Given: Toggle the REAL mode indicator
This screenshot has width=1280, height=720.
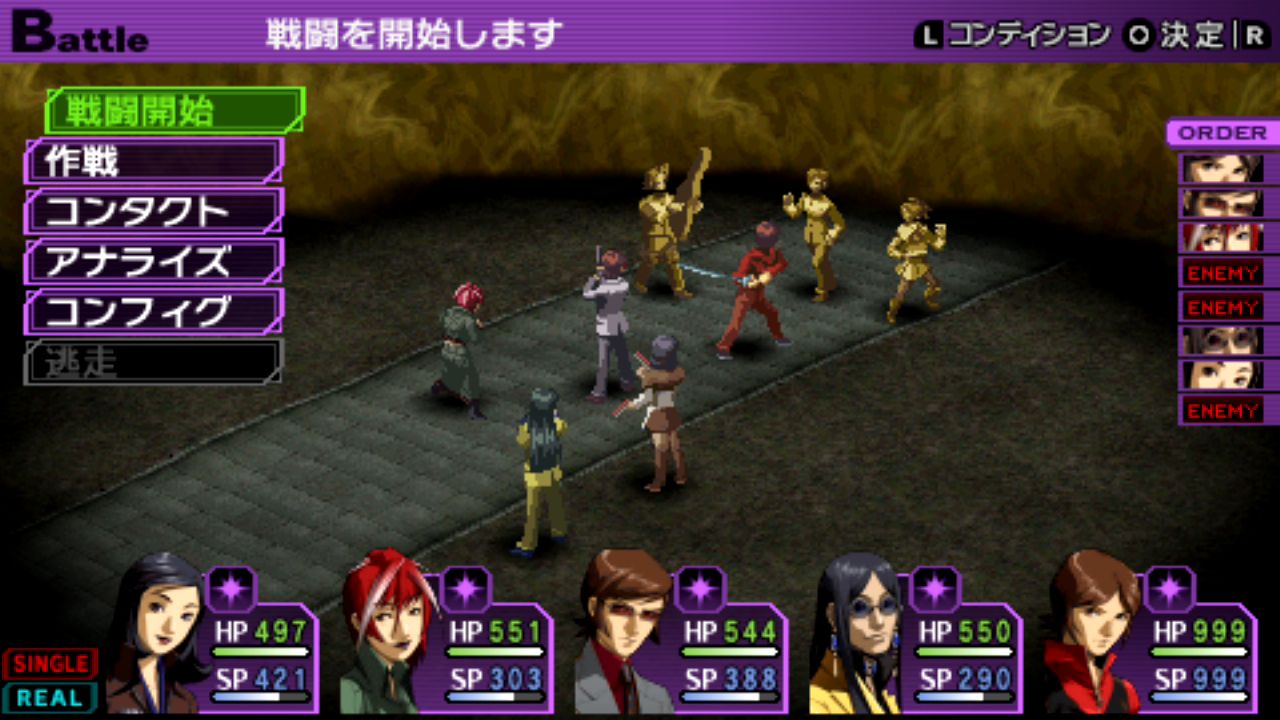Looking at the screenshot, I should (50, 697).
